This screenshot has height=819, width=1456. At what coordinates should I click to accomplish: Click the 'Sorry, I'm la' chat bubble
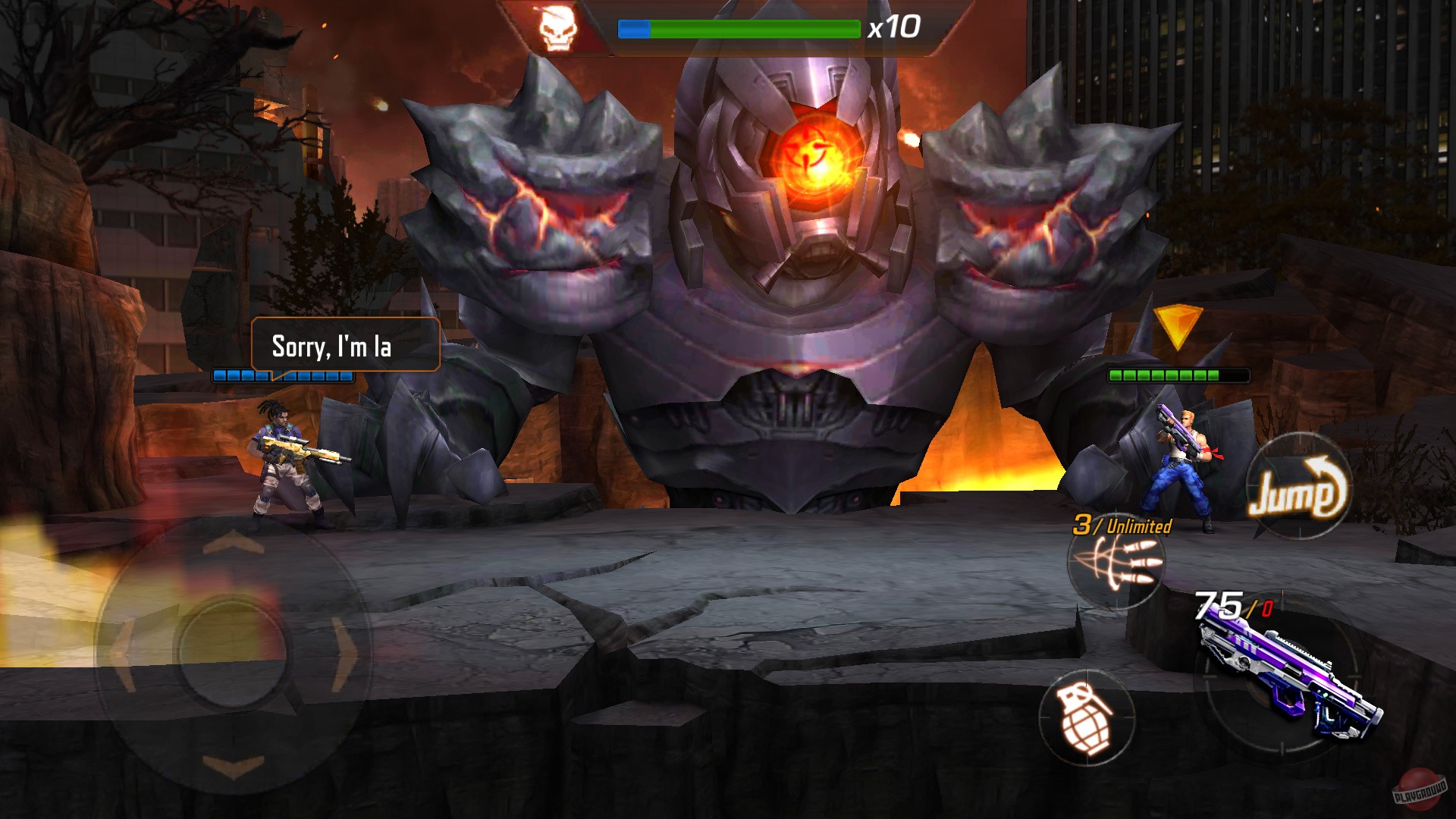(345, 344)
